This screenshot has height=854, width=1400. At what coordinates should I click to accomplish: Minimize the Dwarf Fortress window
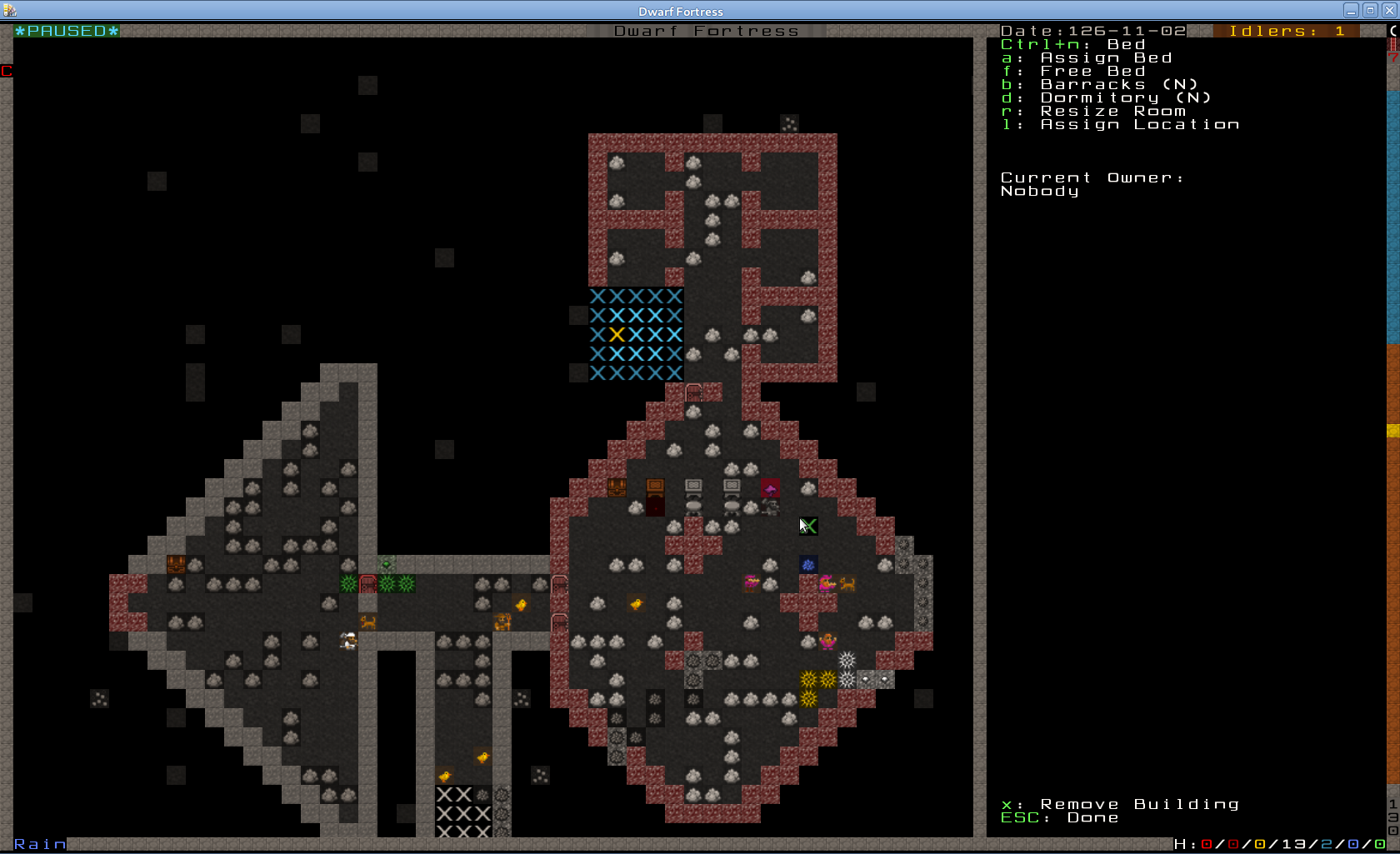(1351, 11)
